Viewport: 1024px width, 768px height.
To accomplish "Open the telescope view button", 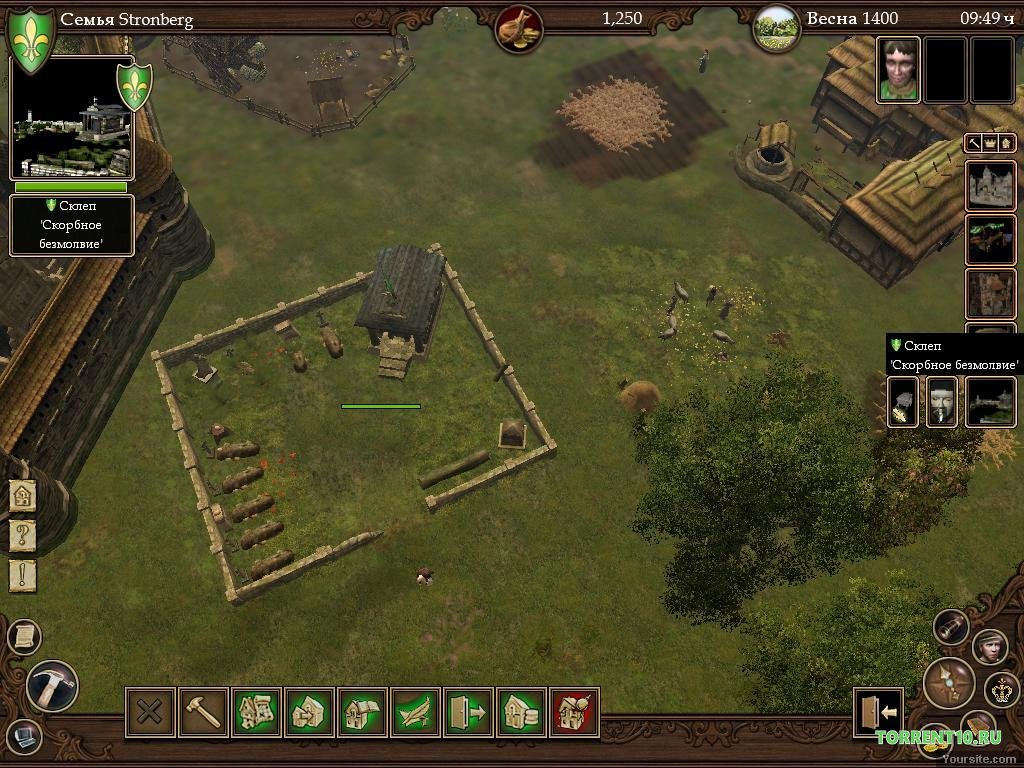I will pyautogui.click(x=951, y=627).
